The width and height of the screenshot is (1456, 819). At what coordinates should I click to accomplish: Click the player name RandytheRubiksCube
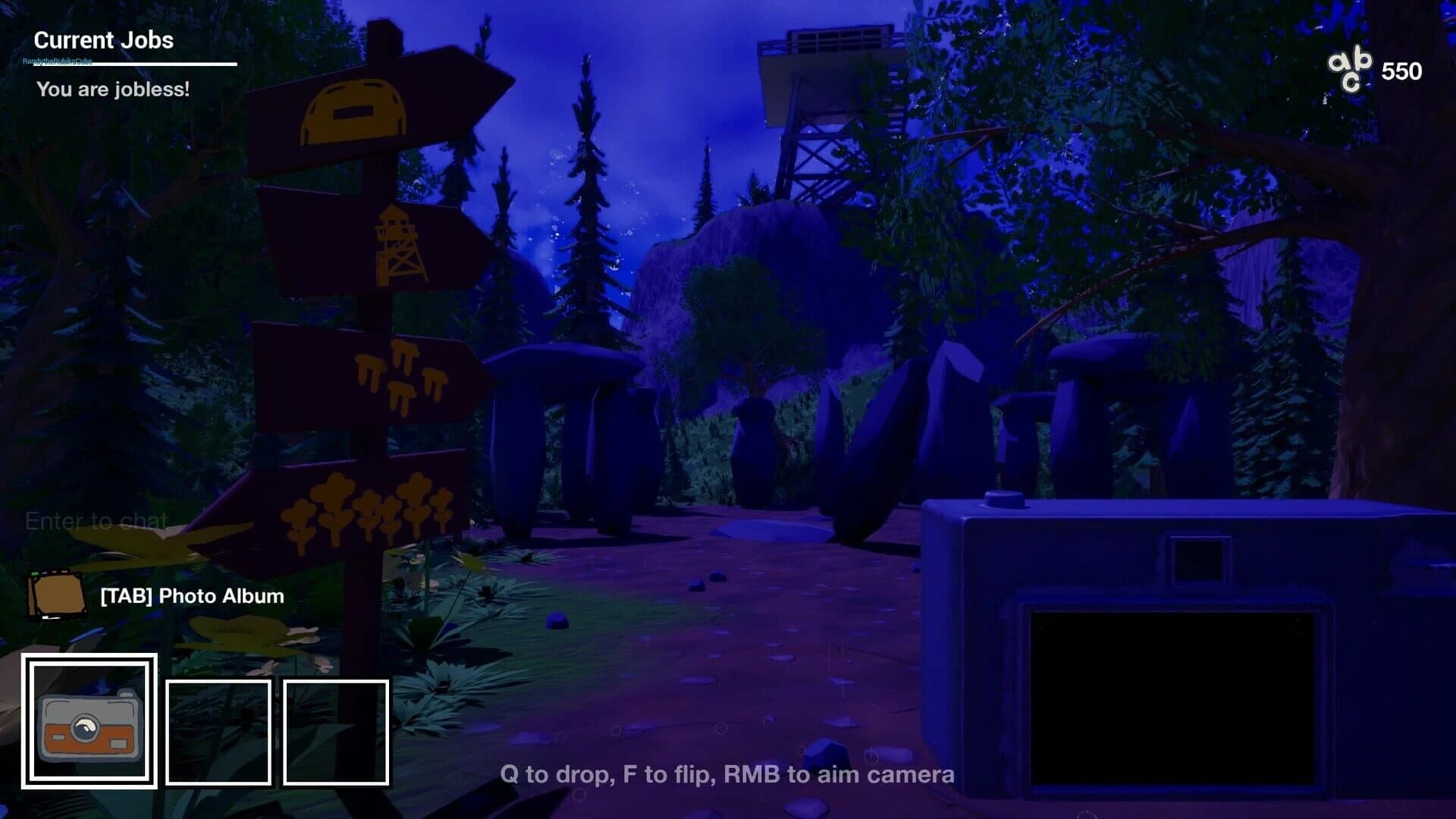click(59, 62)
